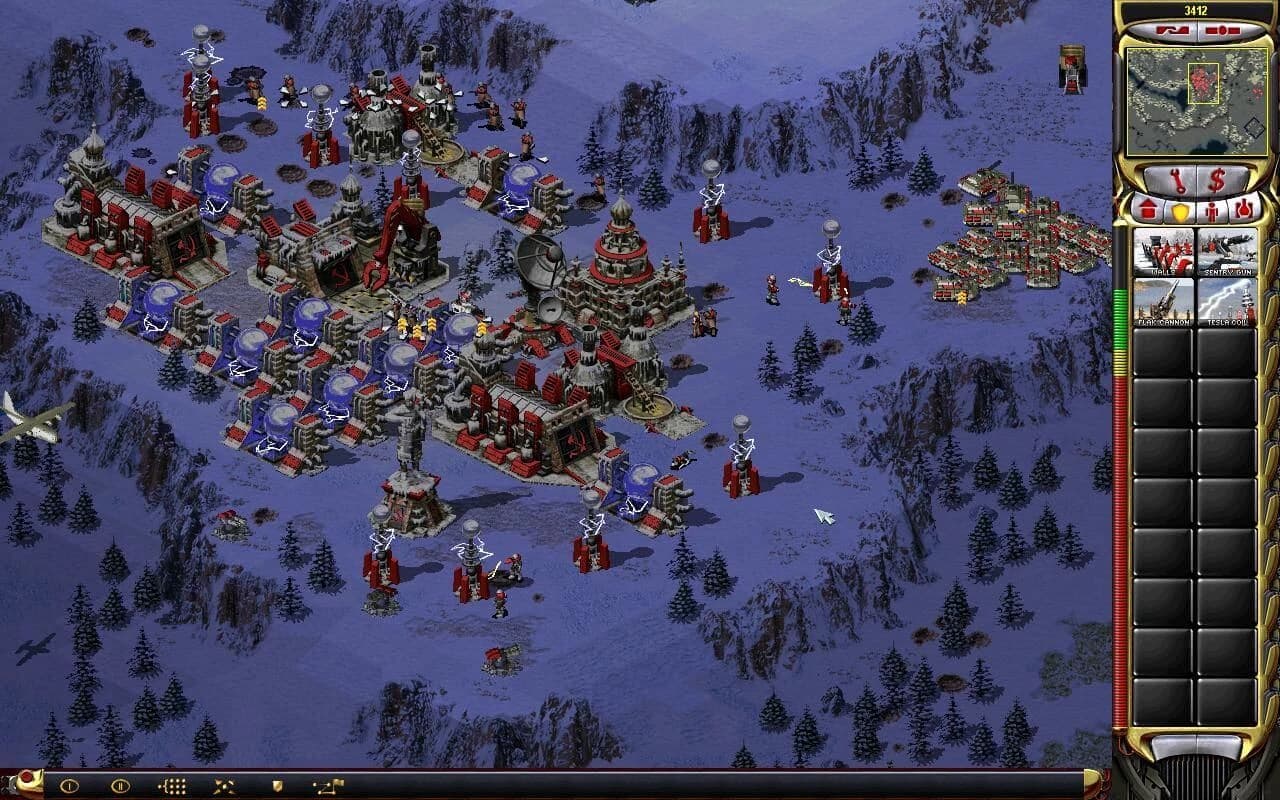Toggle the vehicle production tab in sidebar

click(x=1243, y=210)
